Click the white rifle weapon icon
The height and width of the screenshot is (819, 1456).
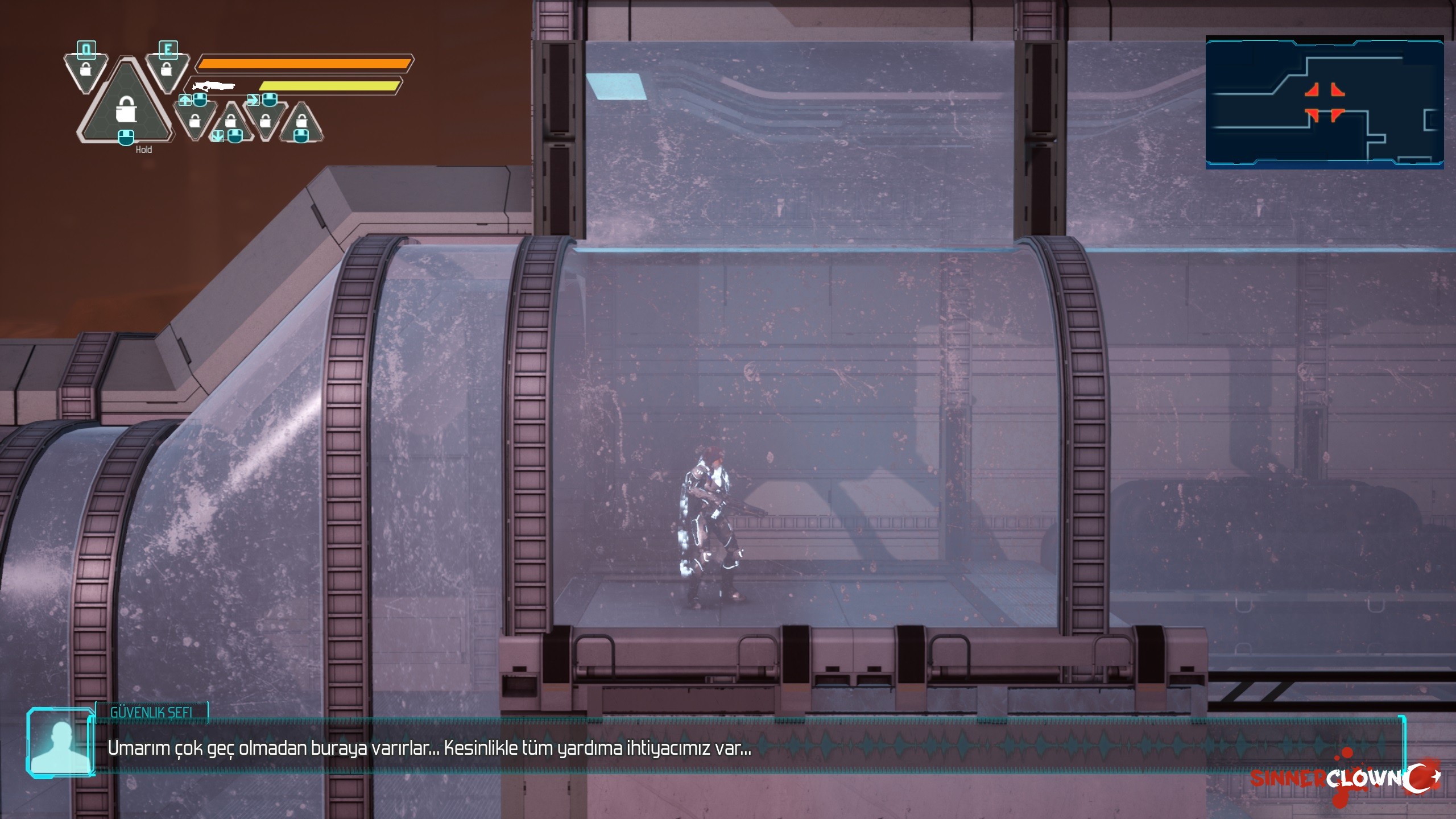pyautogui.click(x=214, y=86)
